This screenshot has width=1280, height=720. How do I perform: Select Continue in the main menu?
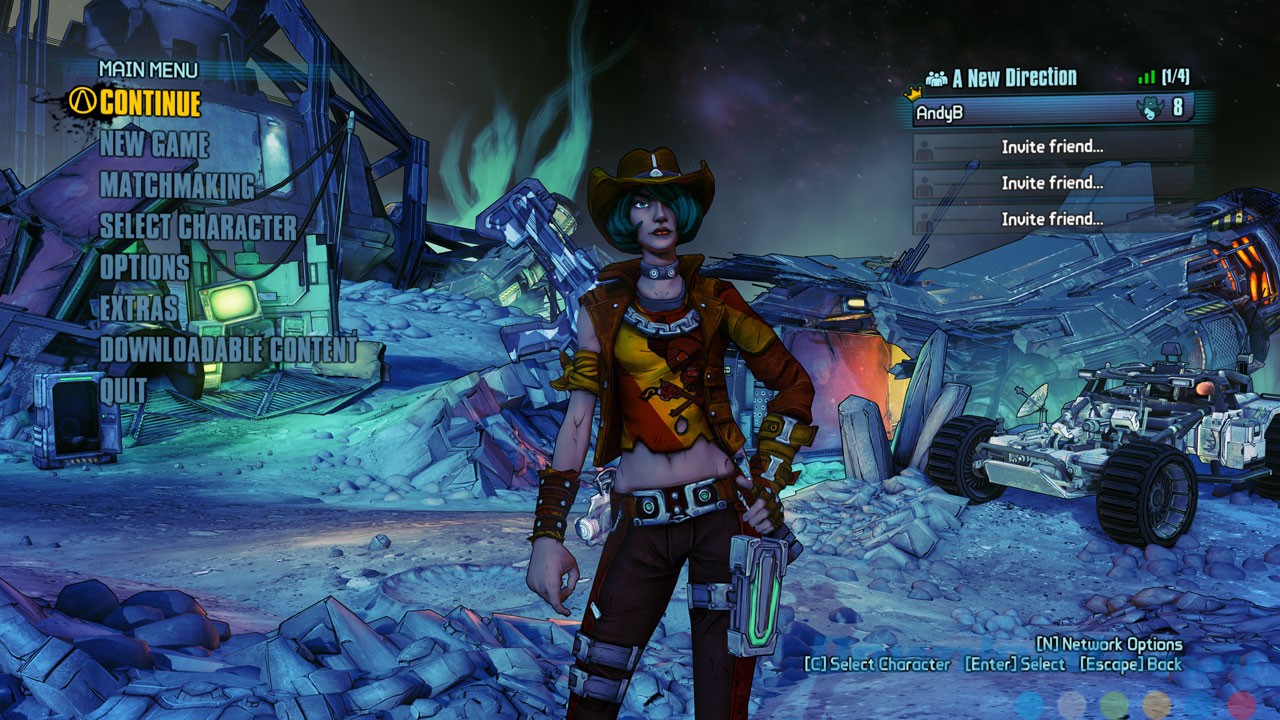[150, 103]
